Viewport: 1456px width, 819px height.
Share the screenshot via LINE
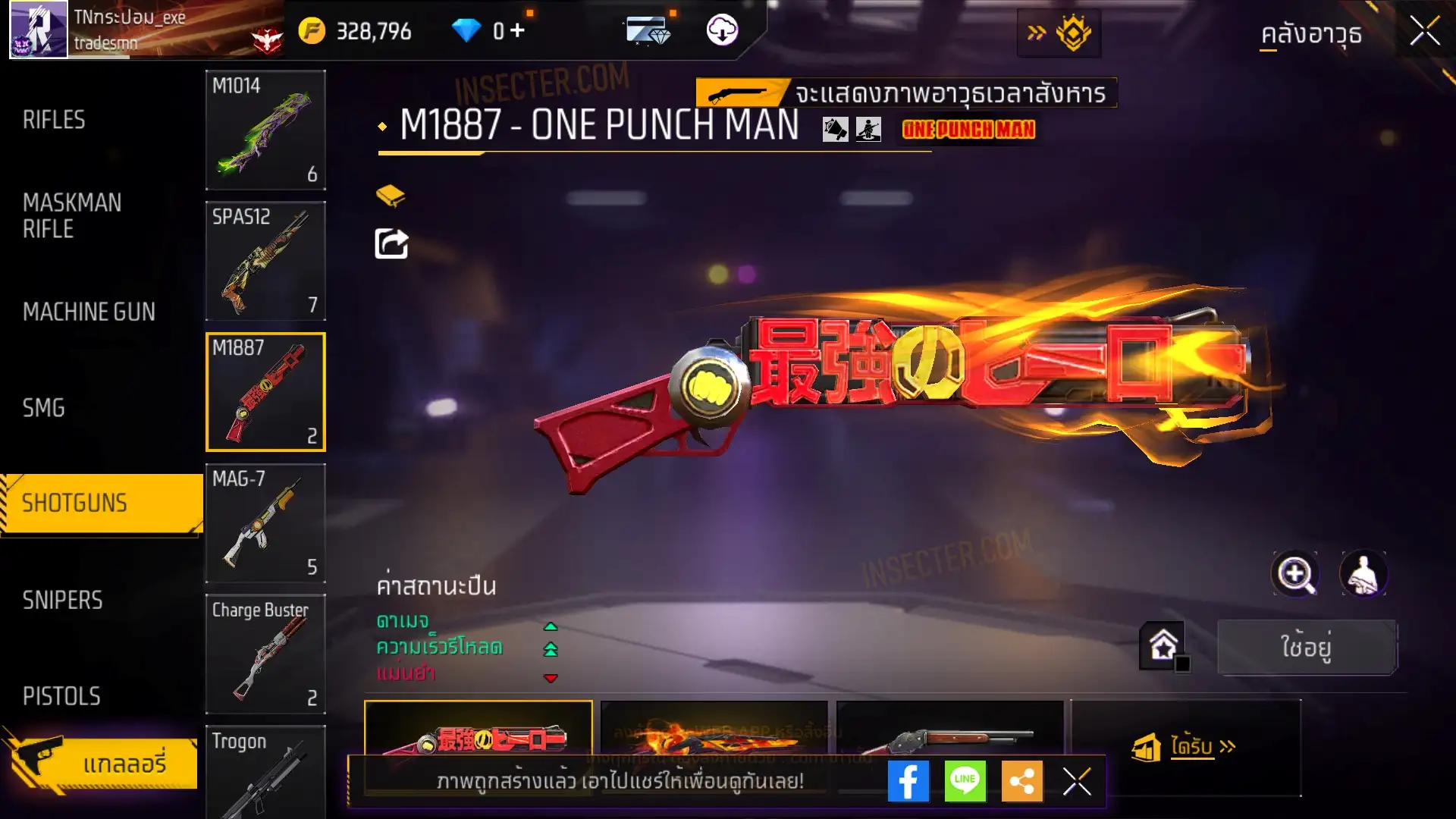coord(965,781)
